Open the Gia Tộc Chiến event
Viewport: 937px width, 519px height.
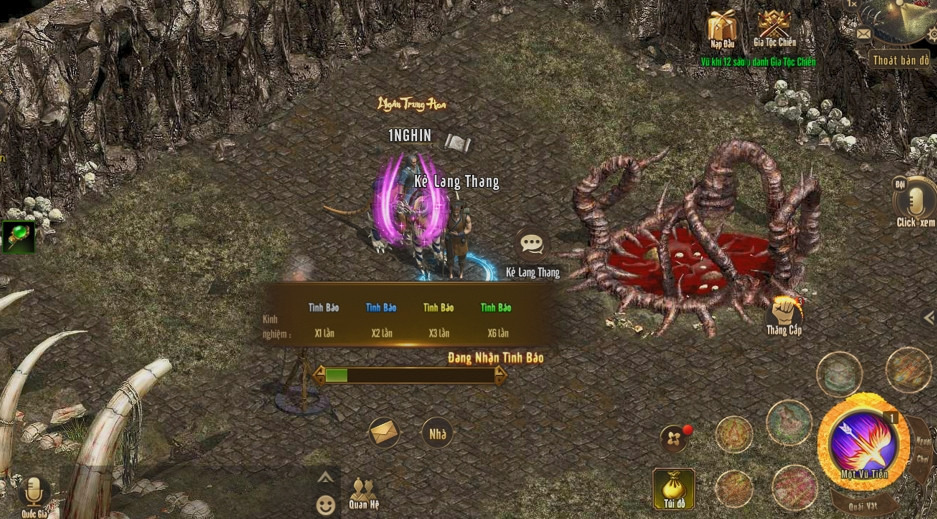(772, 28)
